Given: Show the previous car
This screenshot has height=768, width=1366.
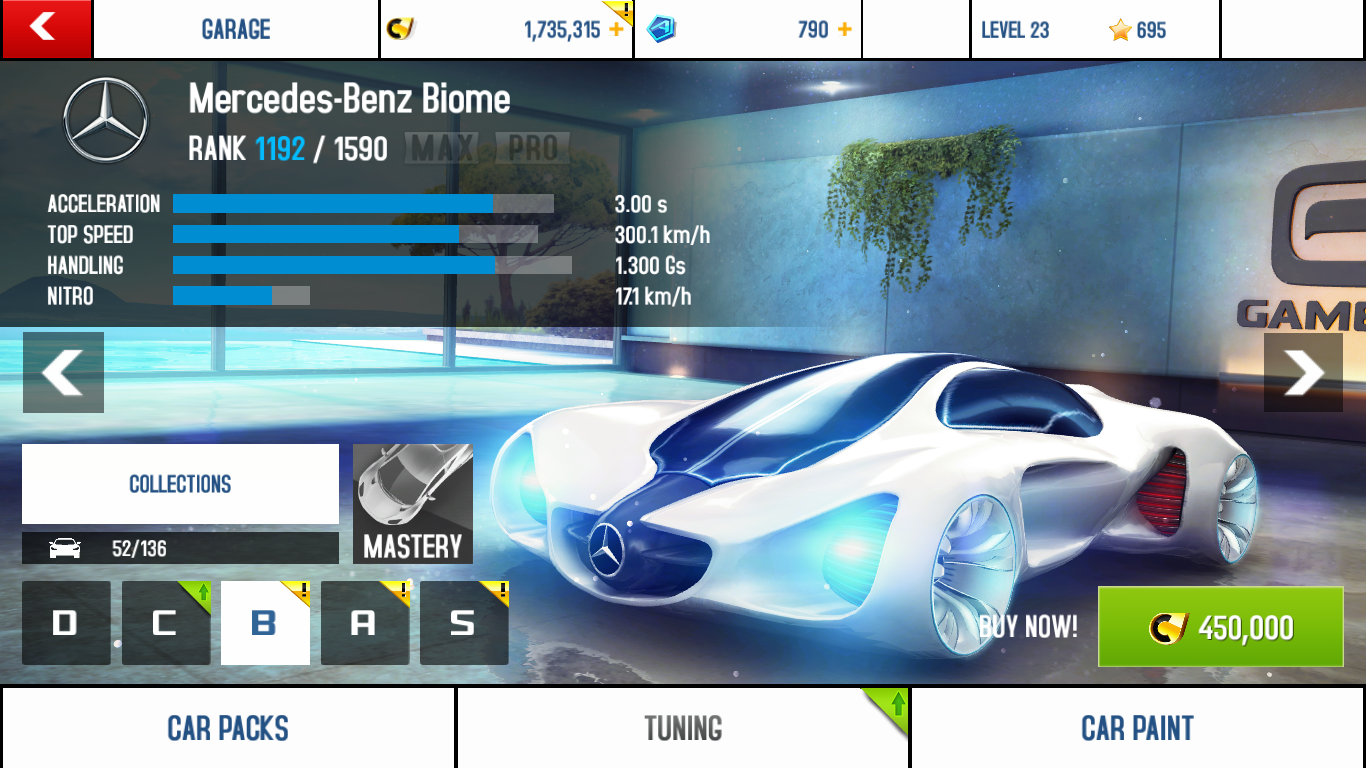Looking at the screenshot, I should tap(63, 372).
